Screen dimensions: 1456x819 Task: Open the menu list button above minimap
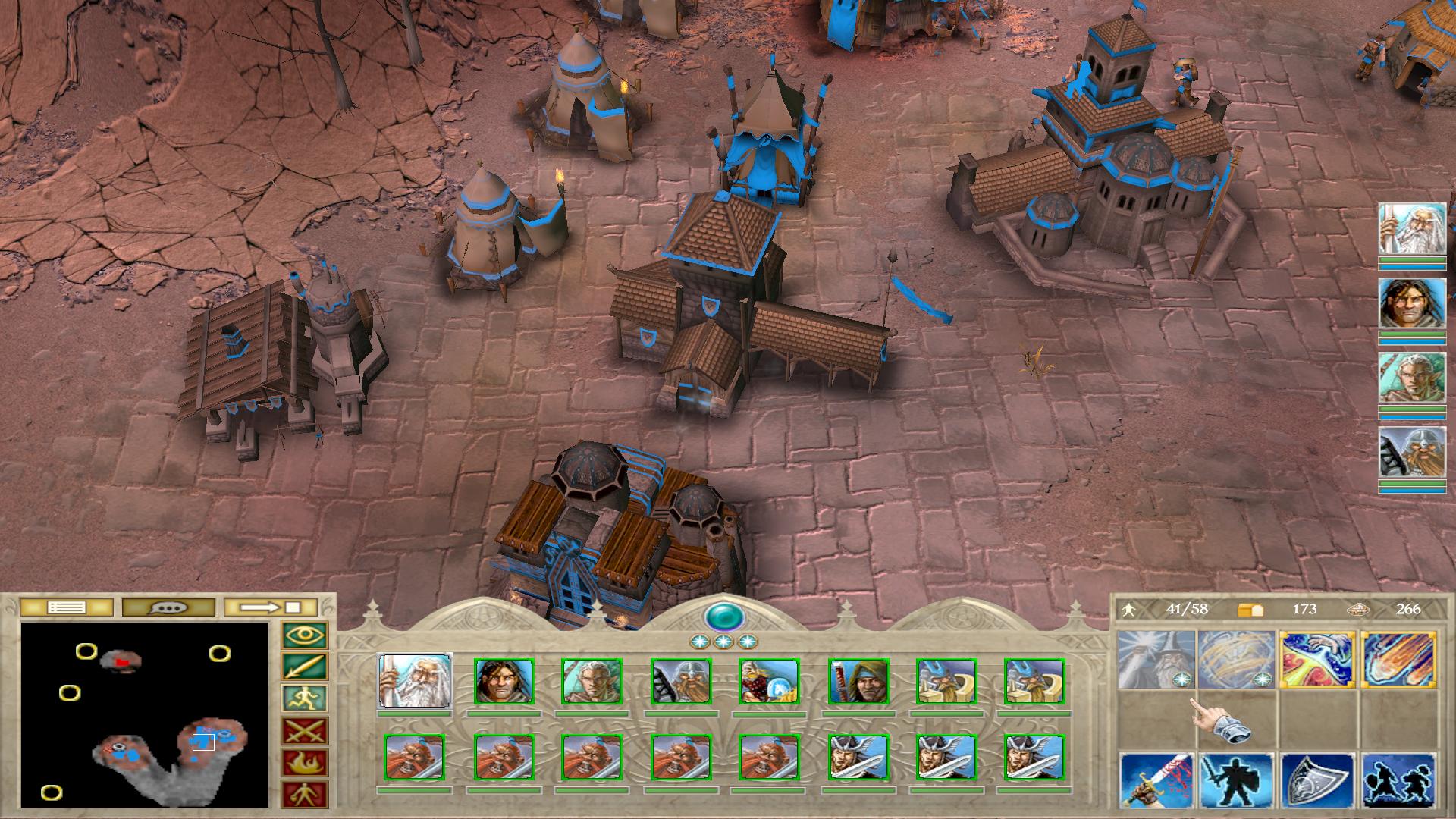tap(66, 607)
